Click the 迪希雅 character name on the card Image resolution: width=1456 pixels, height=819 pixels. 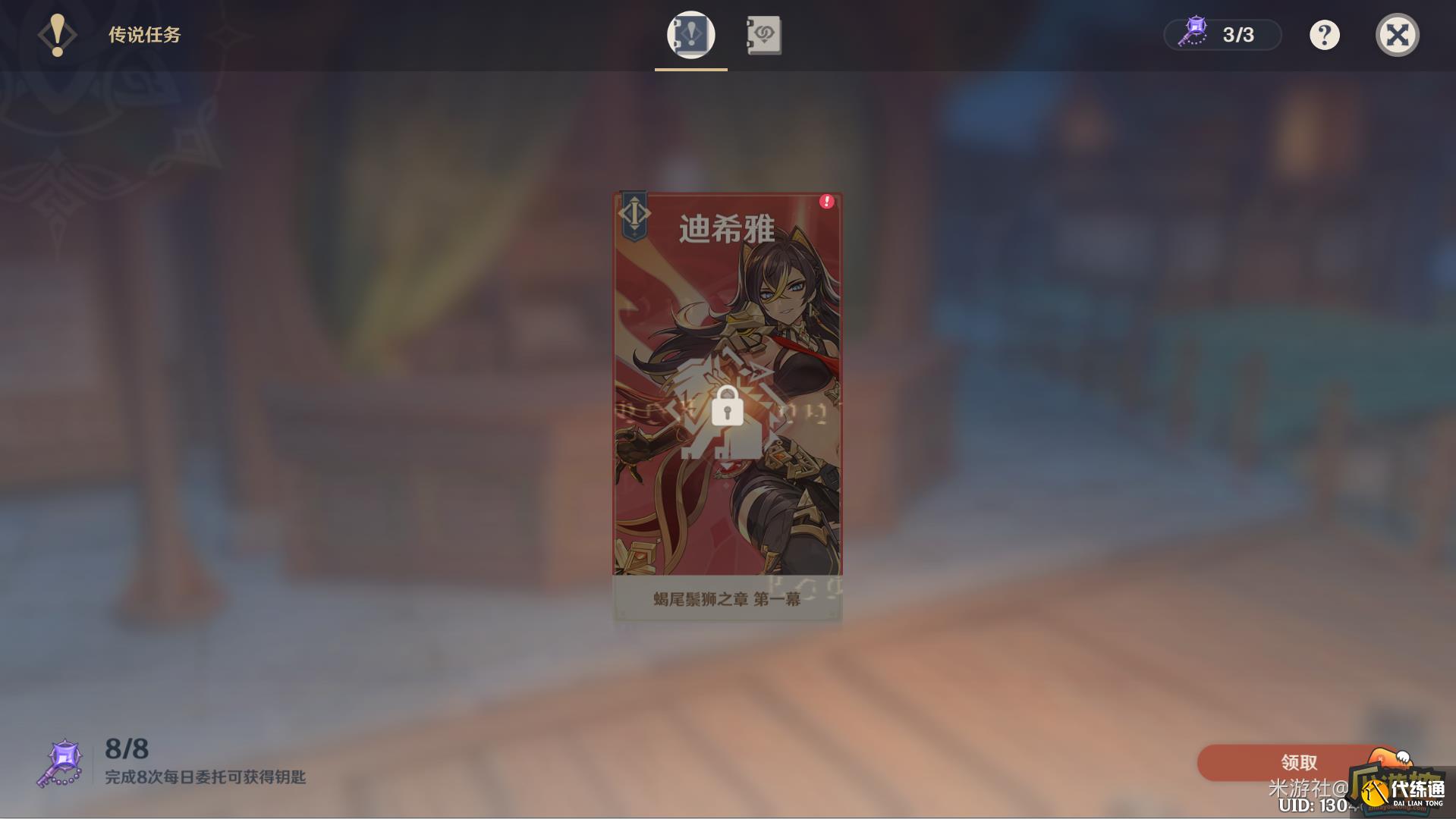click(727, 228)
